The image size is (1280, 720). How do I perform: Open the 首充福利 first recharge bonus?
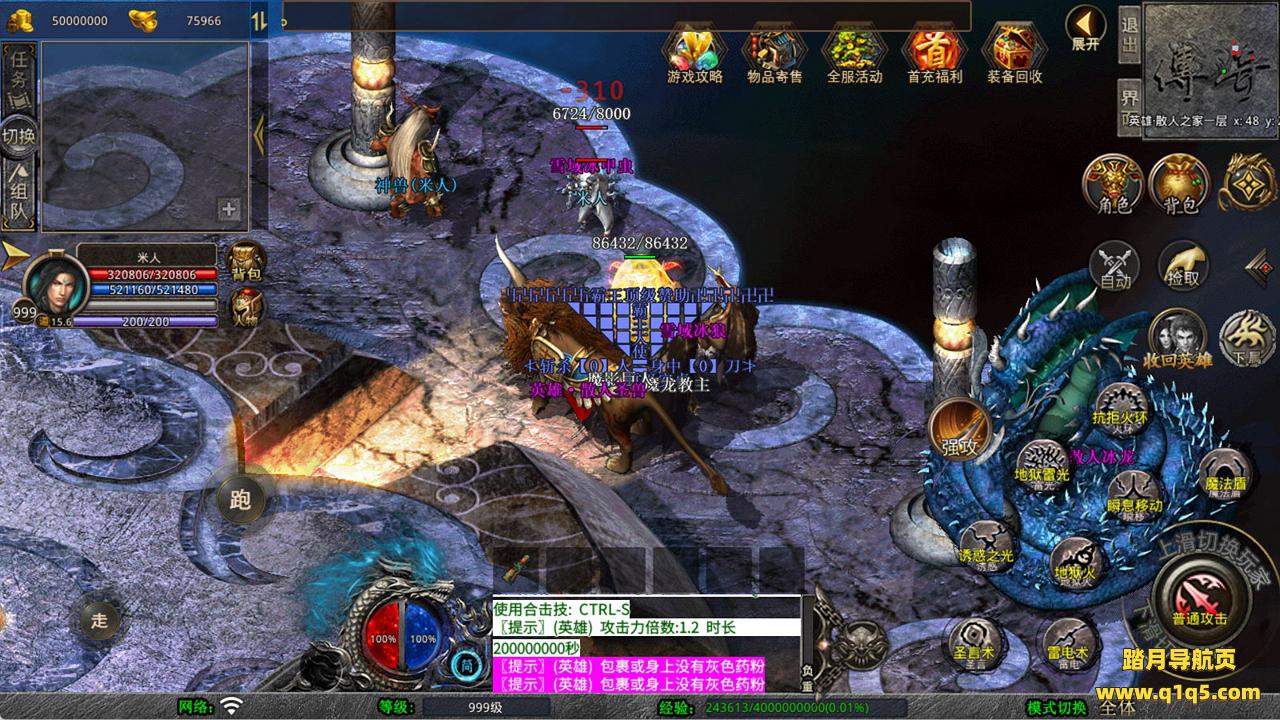934,50
